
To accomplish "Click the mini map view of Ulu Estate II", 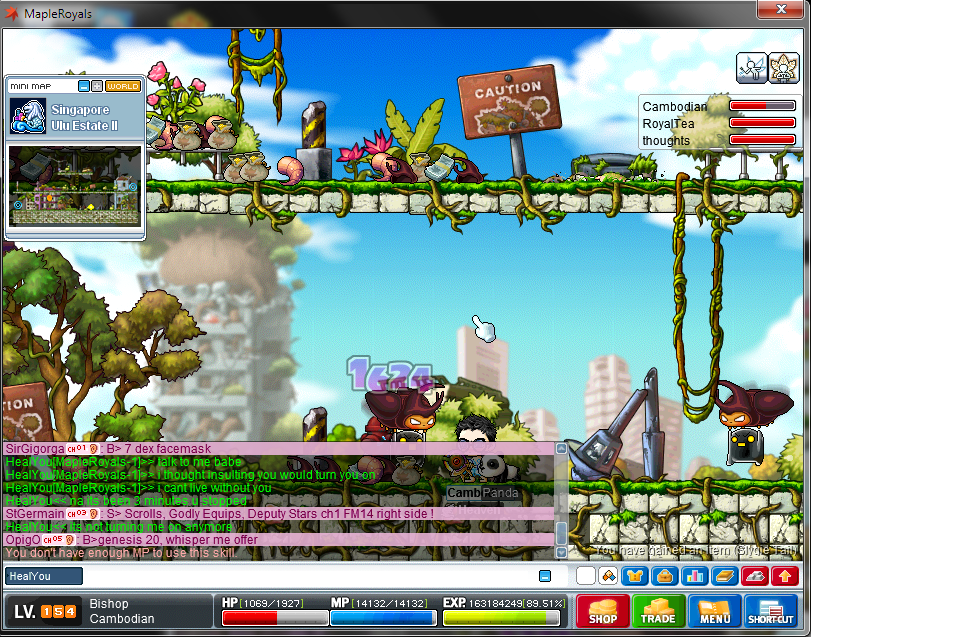I will (75, 186).
